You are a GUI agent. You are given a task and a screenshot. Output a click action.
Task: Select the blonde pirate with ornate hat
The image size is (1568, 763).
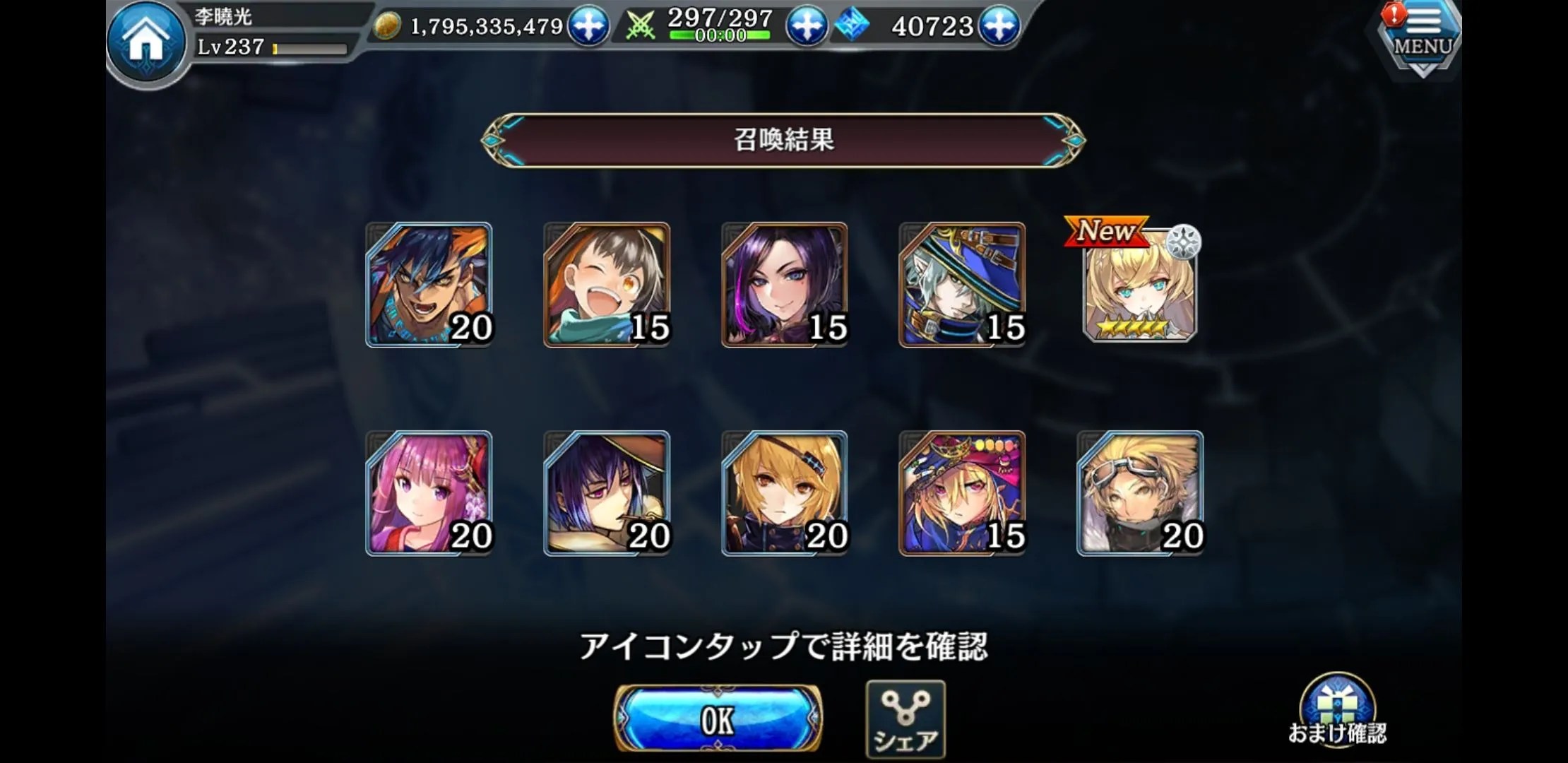coord(962,493)
